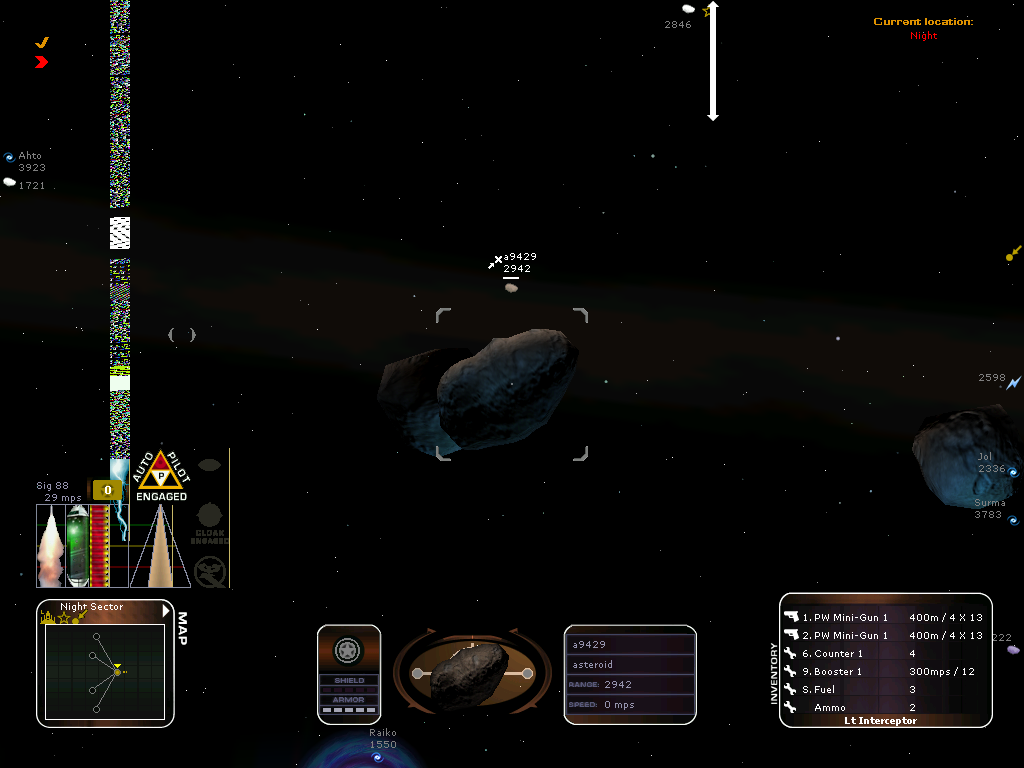Click the yellow checkmark icon

(42, 43)
